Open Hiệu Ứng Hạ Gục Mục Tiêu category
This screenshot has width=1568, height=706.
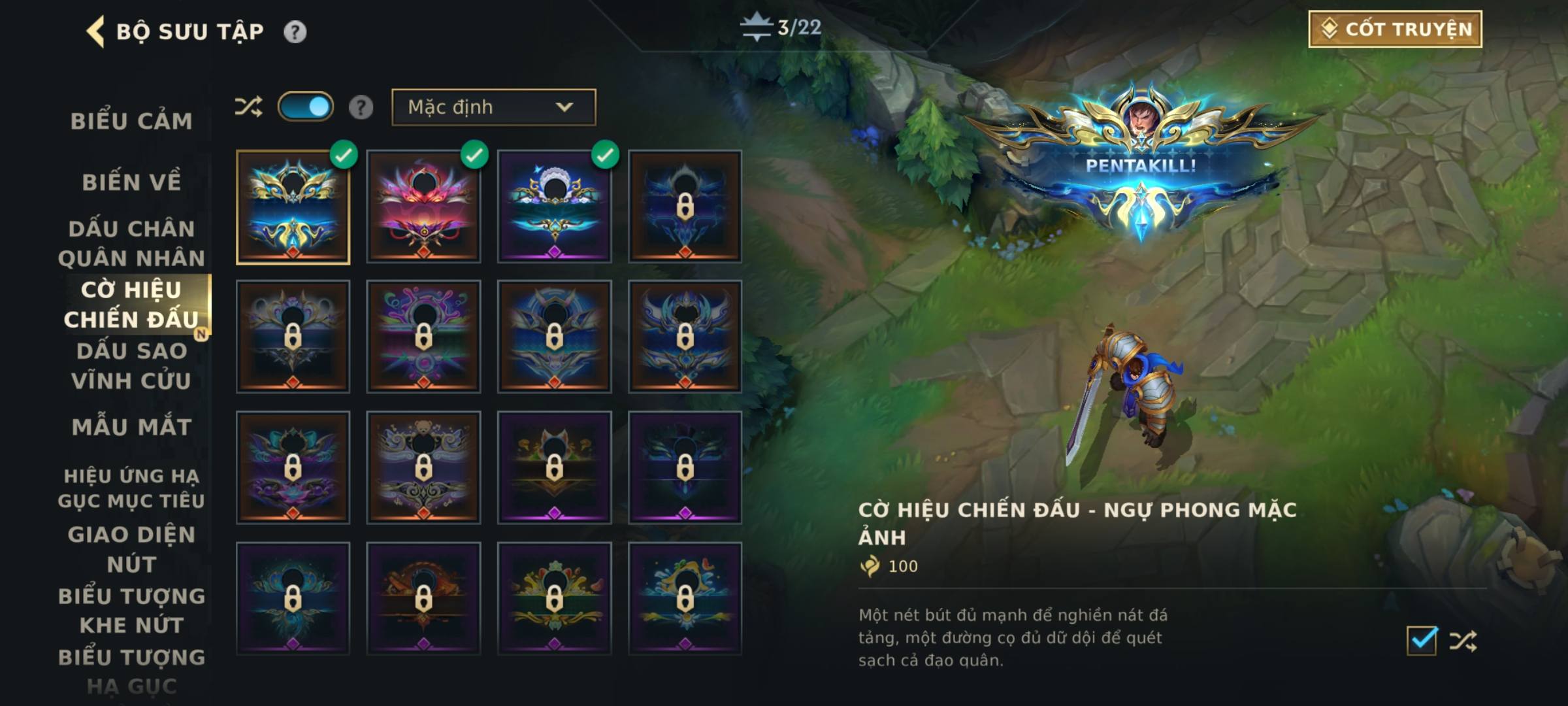click(131, 488)
